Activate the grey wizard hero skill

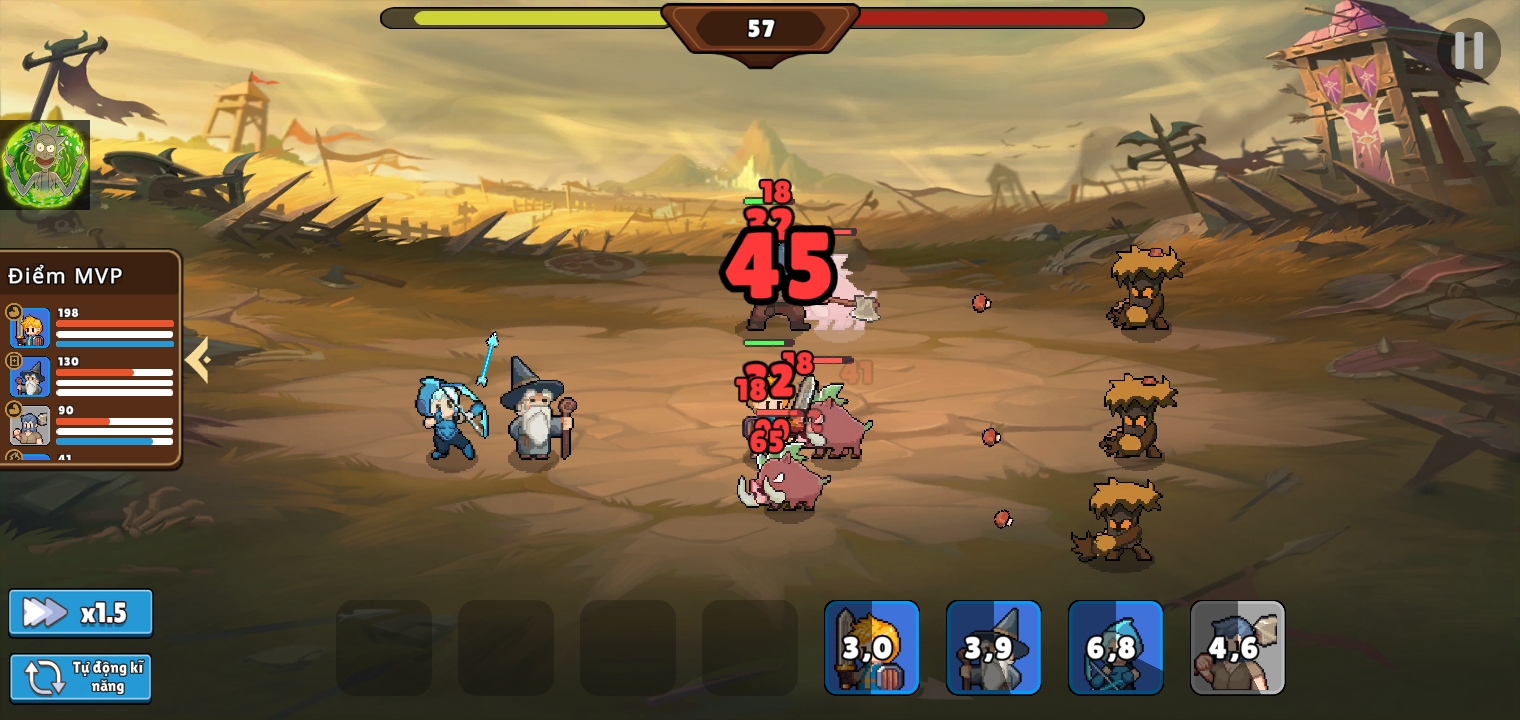click(x=993, y=647)
